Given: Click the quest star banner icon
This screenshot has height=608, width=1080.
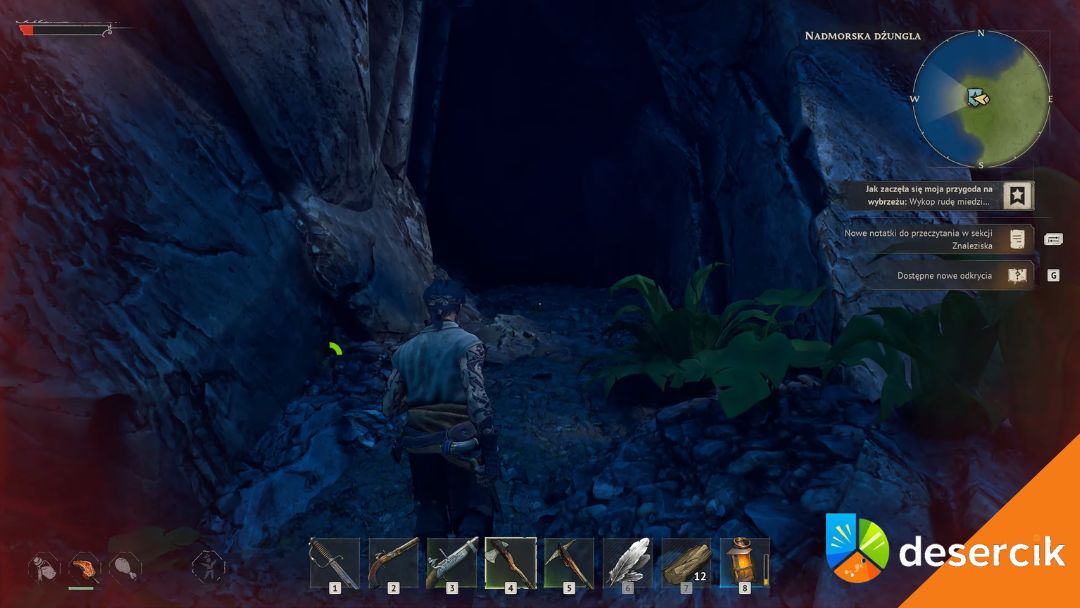Looking at the screenshot, I should pos(1017,196).
